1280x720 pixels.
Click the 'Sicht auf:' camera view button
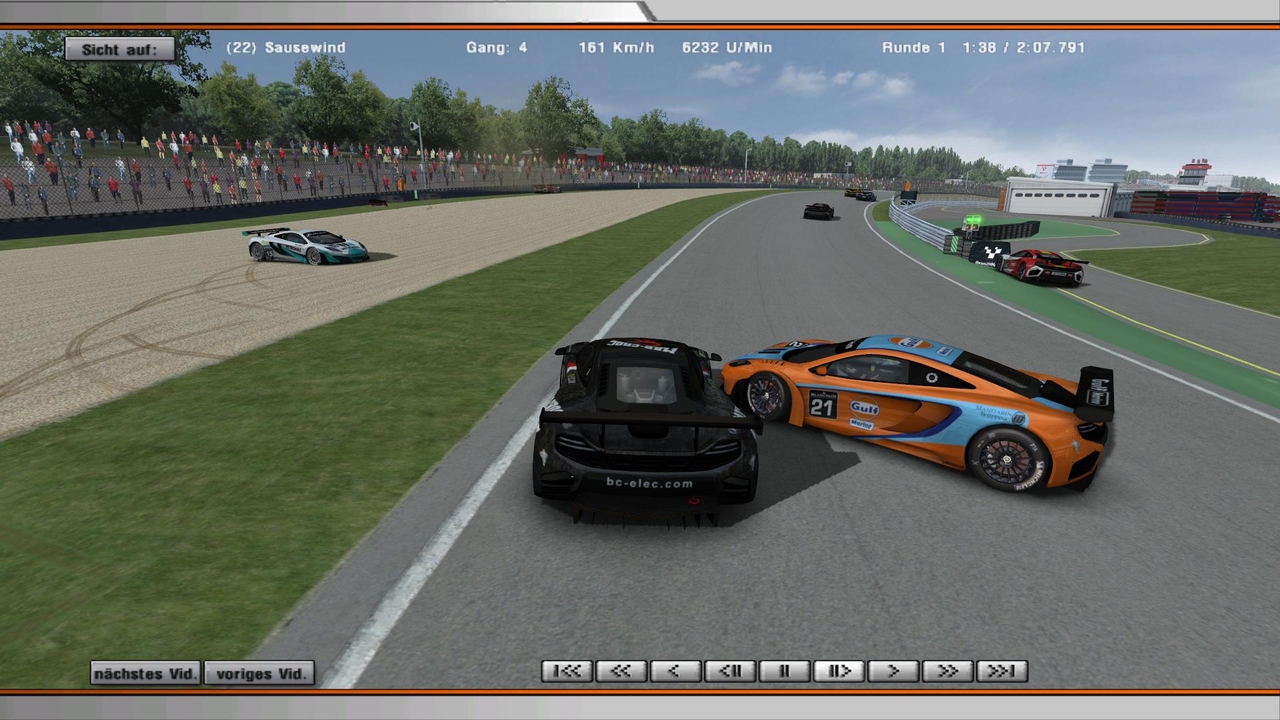(x=120, y=49)
